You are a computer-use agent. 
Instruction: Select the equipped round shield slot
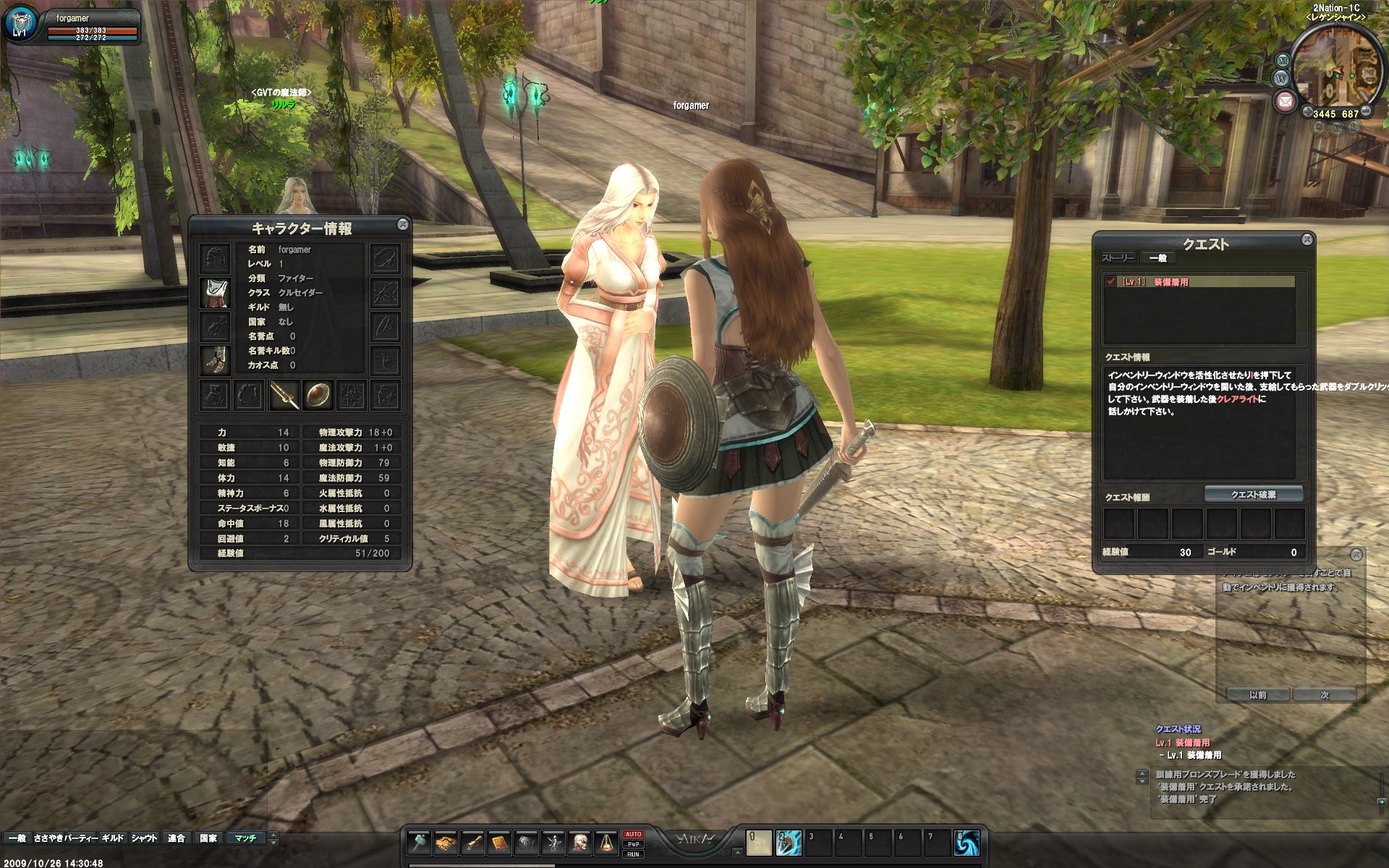pyautogui.click(x=318, y=396)
